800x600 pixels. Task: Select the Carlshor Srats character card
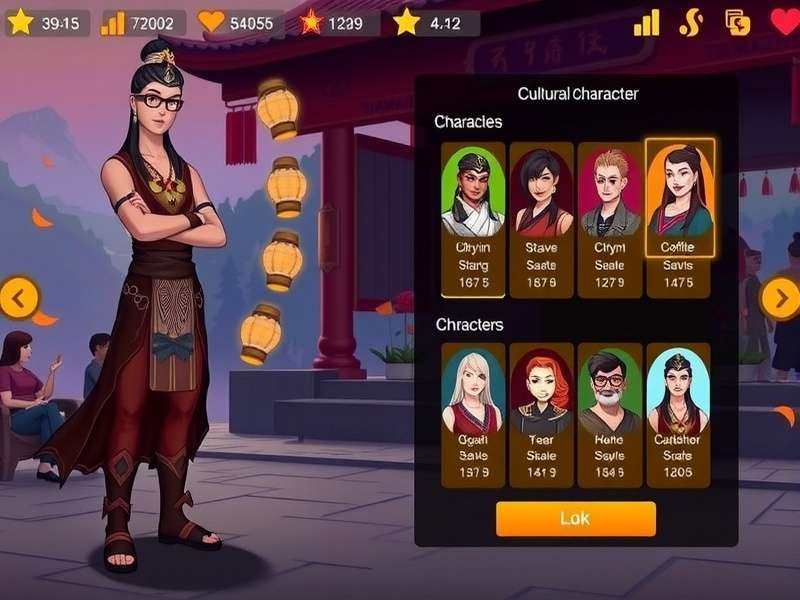678,415
